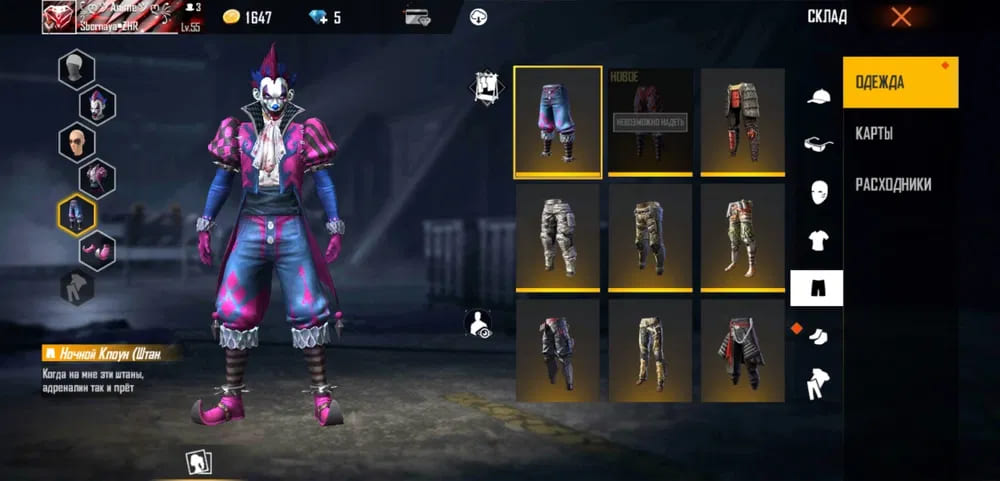Open the КАРТЫ tab

(x=875, y=133)
